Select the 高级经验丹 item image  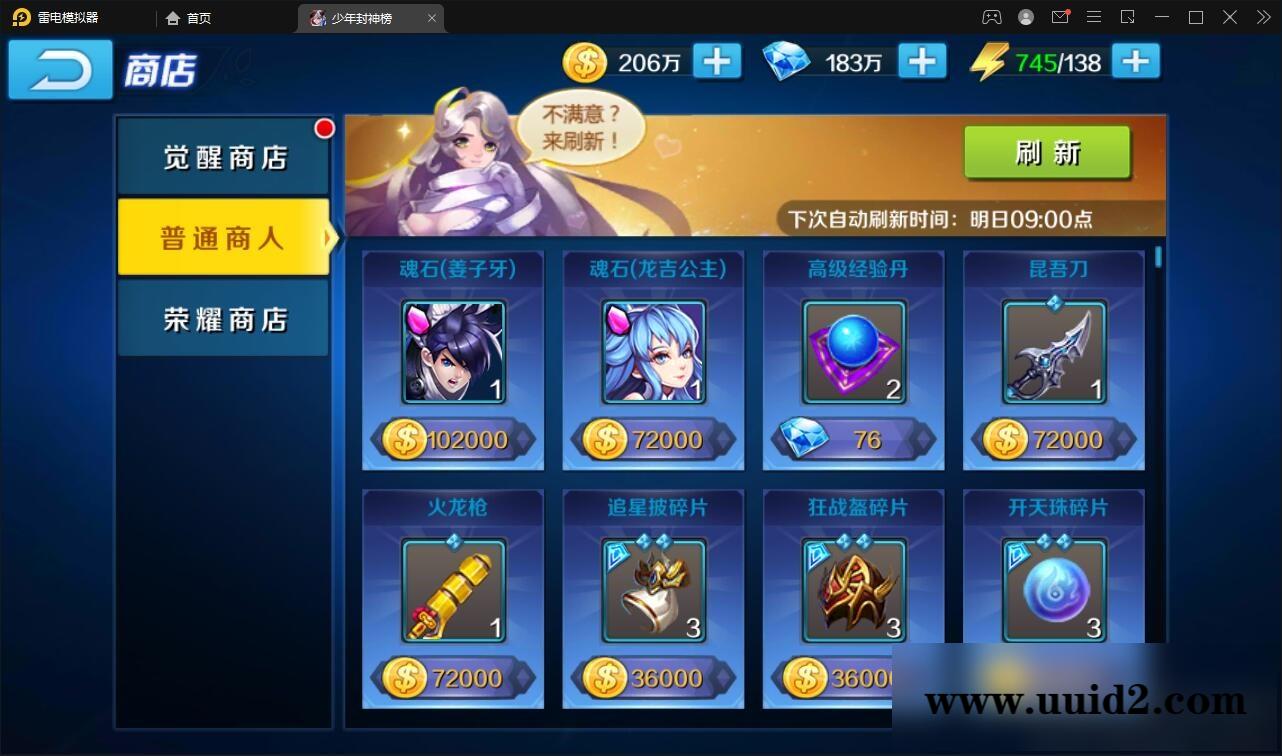852,350
